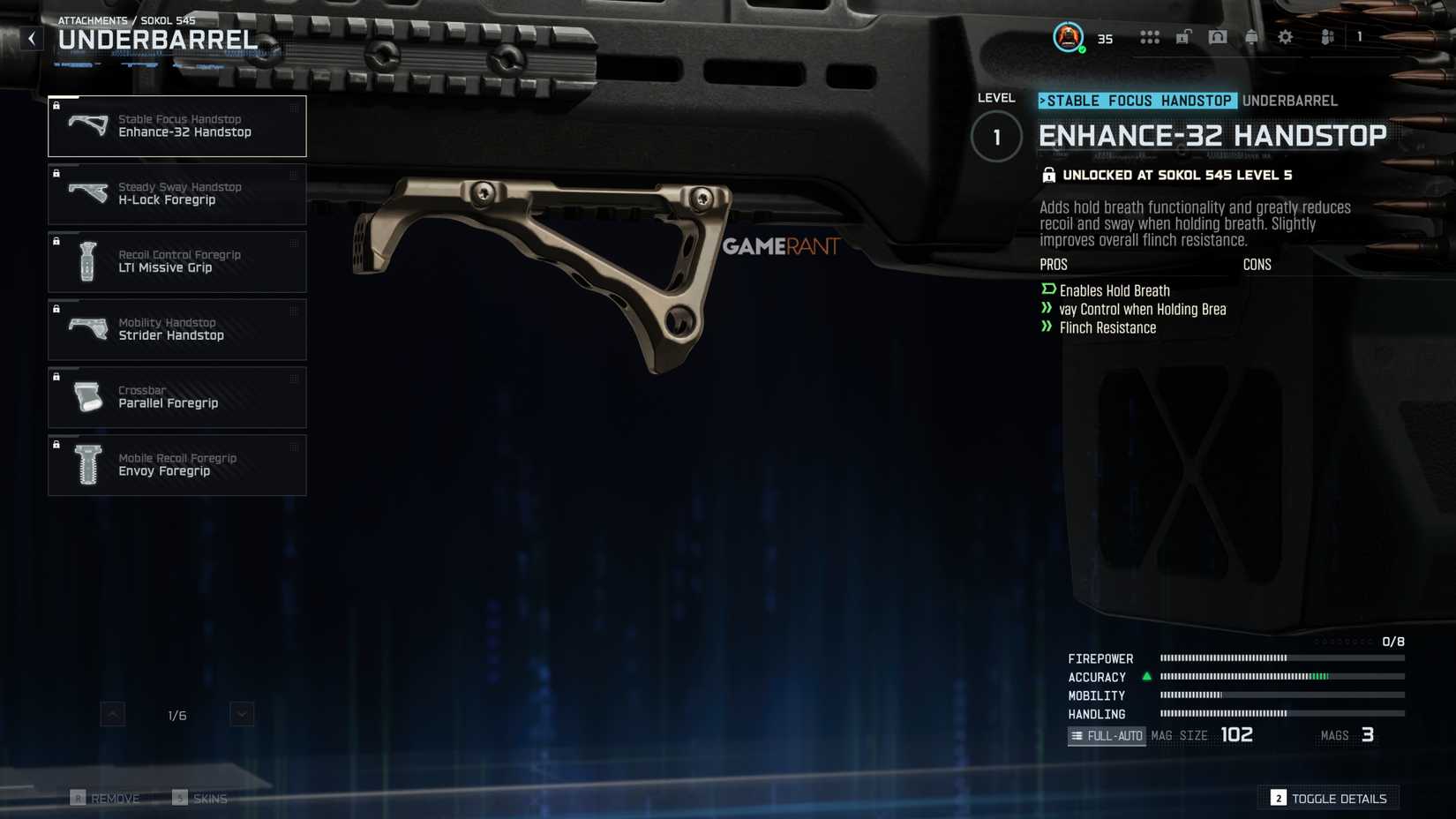The image size is (1456, 819).
Task: Click the up arrow to change attachment page
Action: click(112, 714)
